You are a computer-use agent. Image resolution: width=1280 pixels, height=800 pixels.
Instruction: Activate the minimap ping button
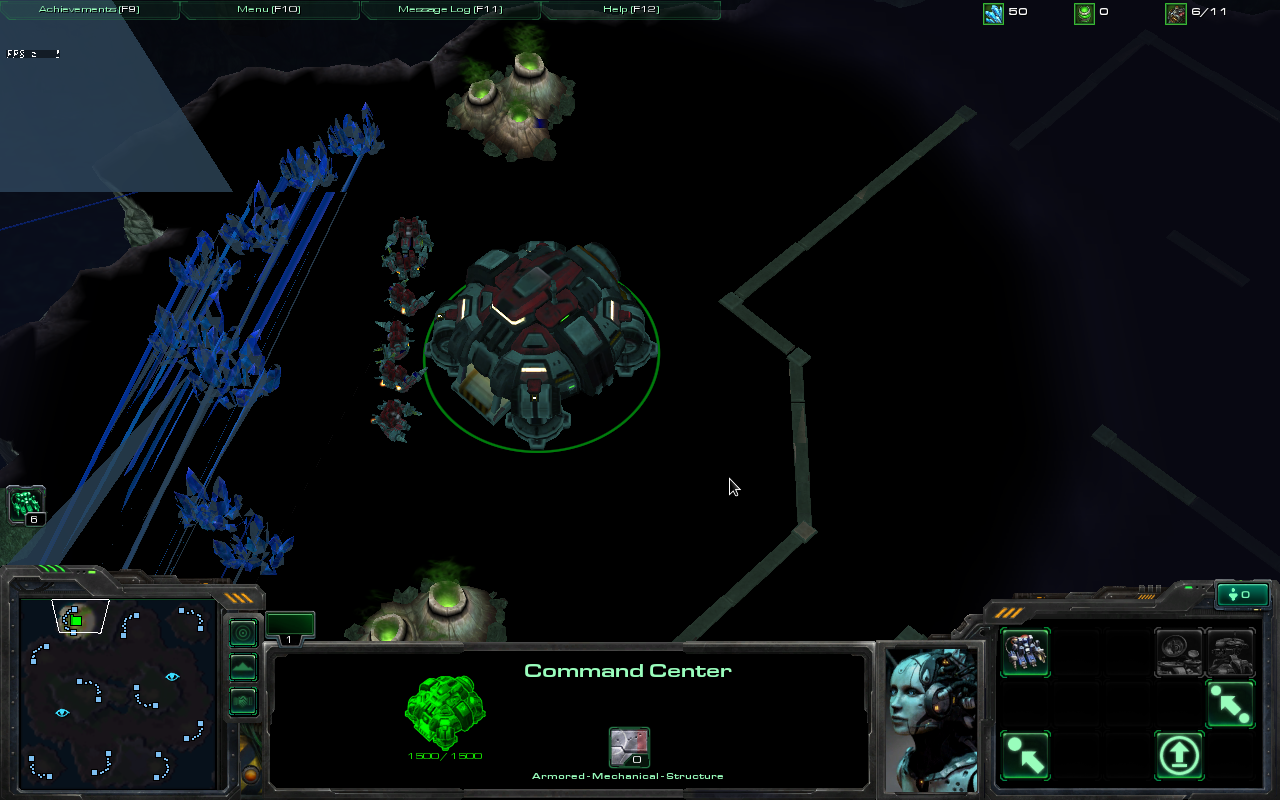pyautogui.click(x=243, y=633)
